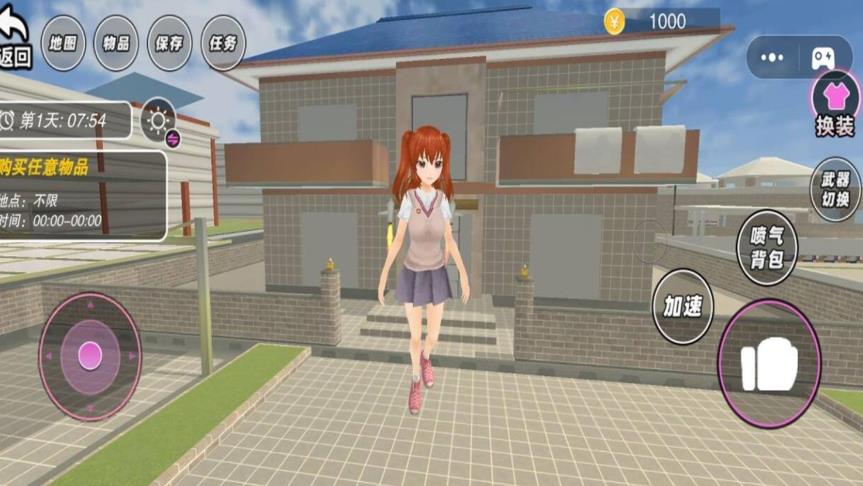Hit the fist attack button
The width and height of the screenshot is (863, 486).
tap(769, 364)
